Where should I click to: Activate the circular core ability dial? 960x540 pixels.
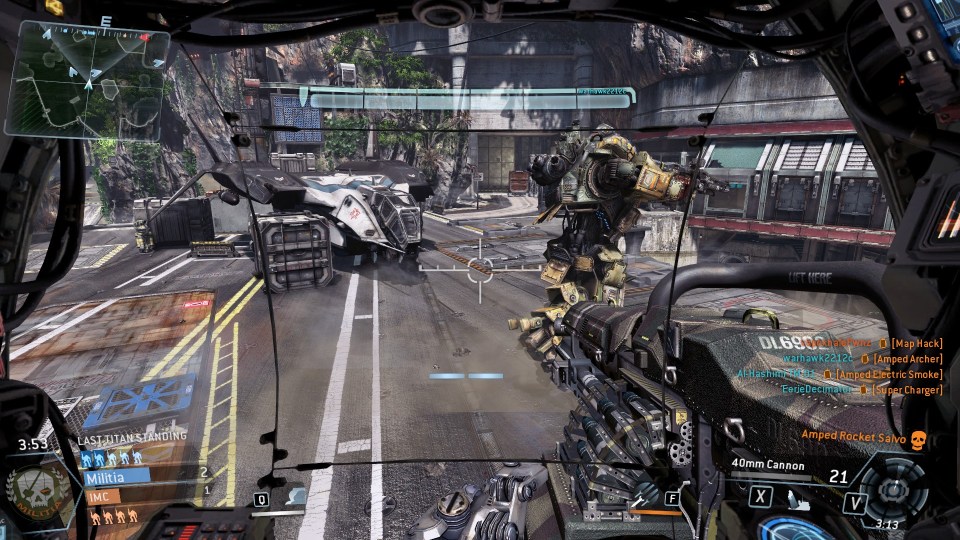[891, 489]
